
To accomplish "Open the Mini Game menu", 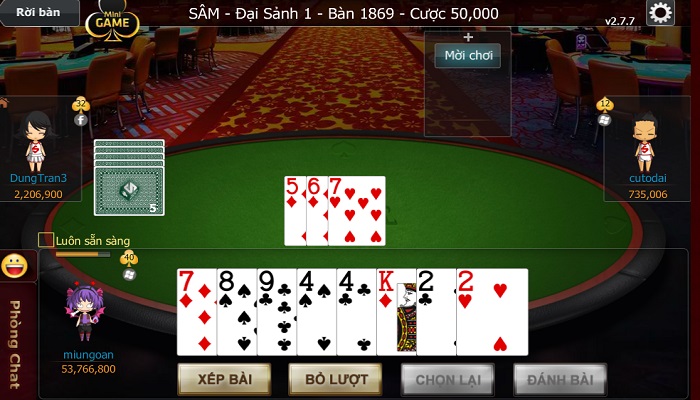I will click(112, 19).
